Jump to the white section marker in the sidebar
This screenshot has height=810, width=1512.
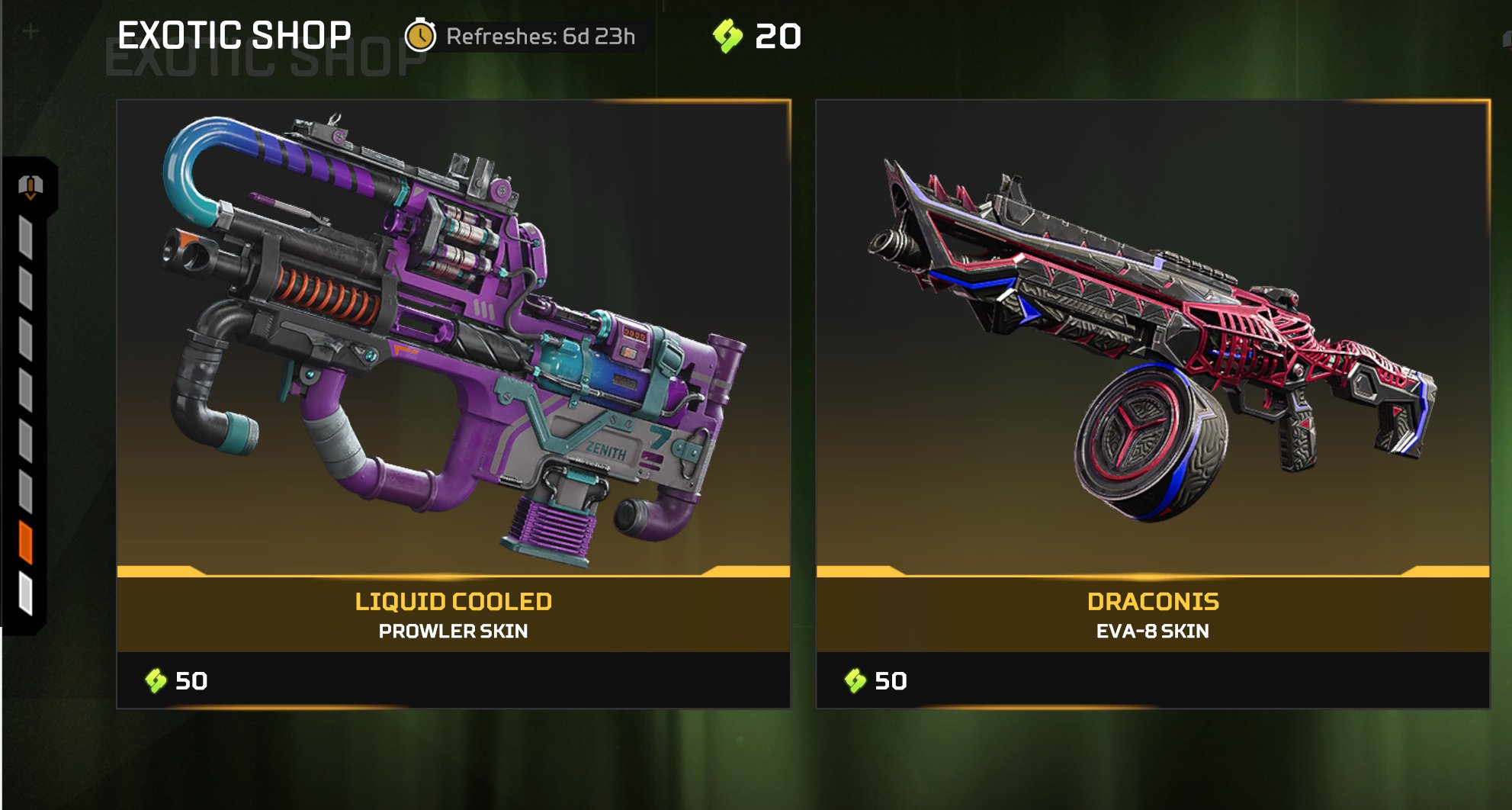tap(26, 593)
